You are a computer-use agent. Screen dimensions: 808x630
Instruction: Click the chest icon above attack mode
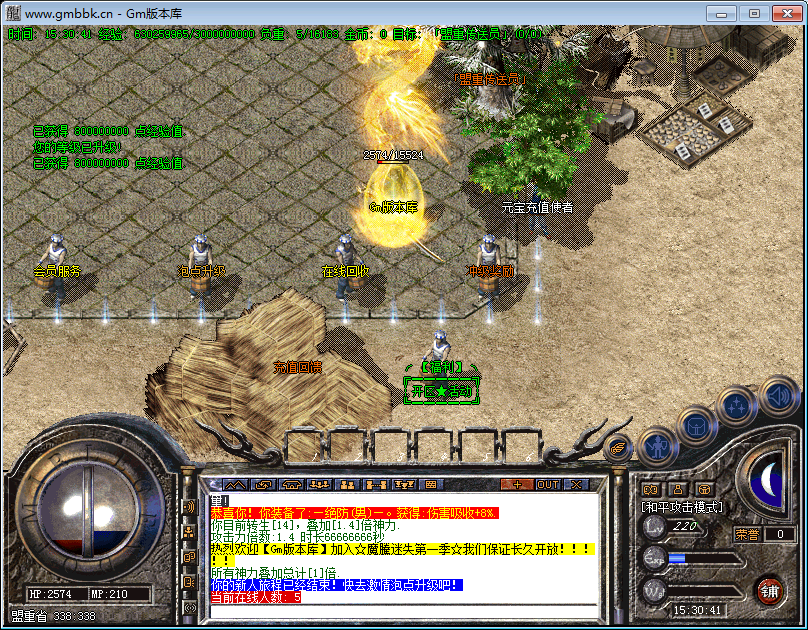pyautogui.click(x=706, y=489)
